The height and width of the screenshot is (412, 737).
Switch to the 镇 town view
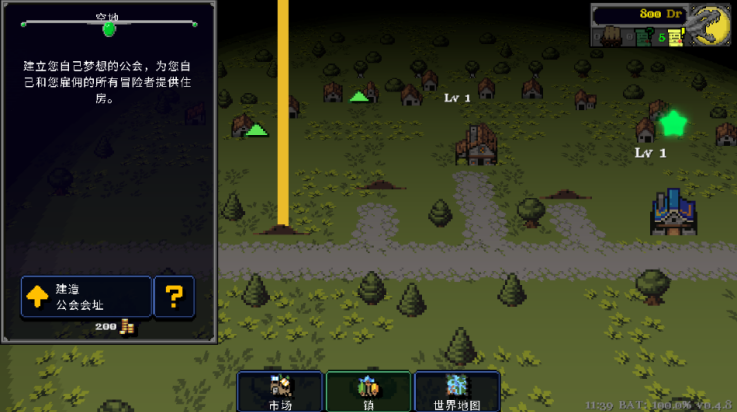368,390
